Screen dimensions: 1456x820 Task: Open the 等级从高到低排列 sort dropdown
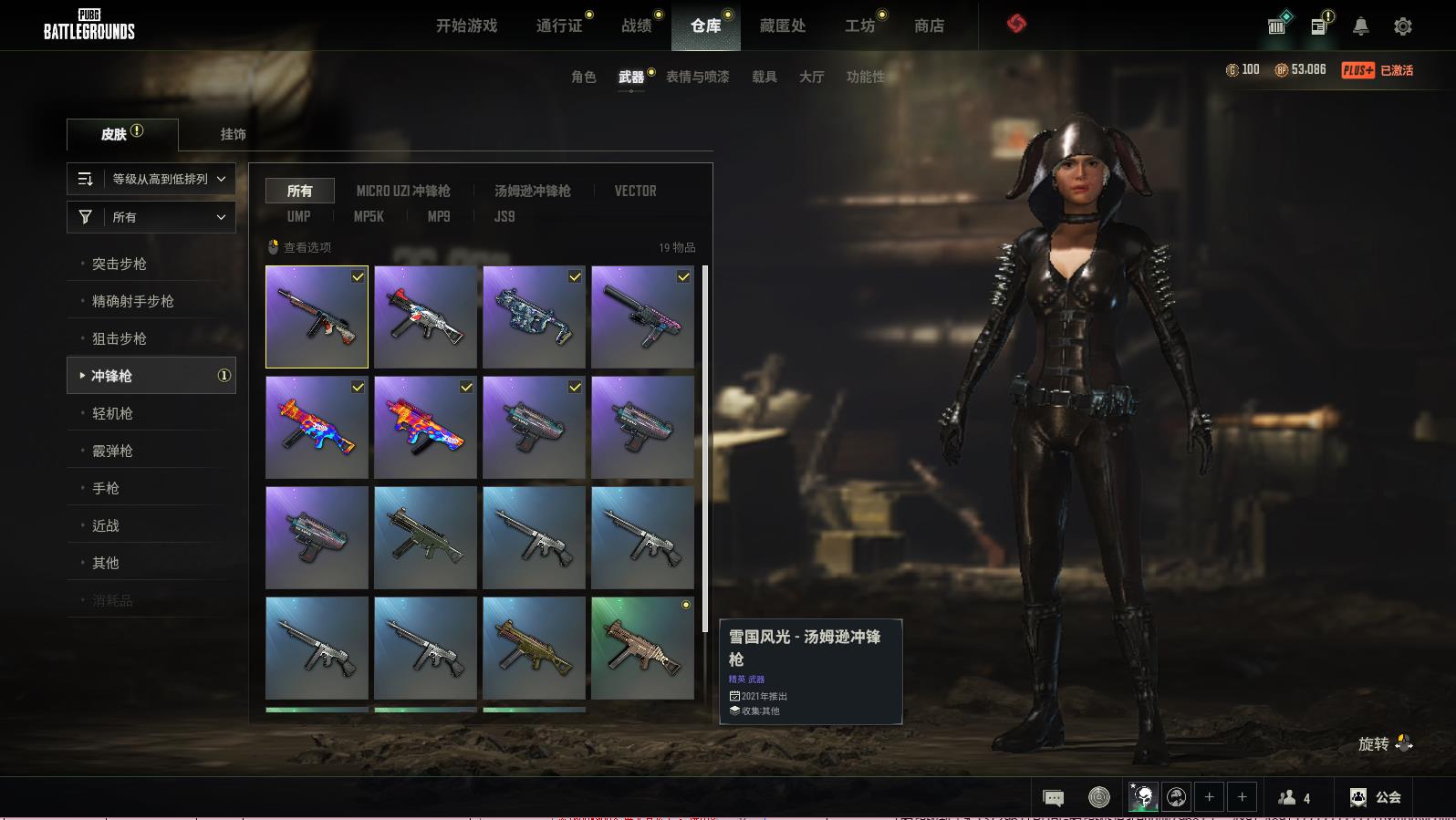pos(151,179)
